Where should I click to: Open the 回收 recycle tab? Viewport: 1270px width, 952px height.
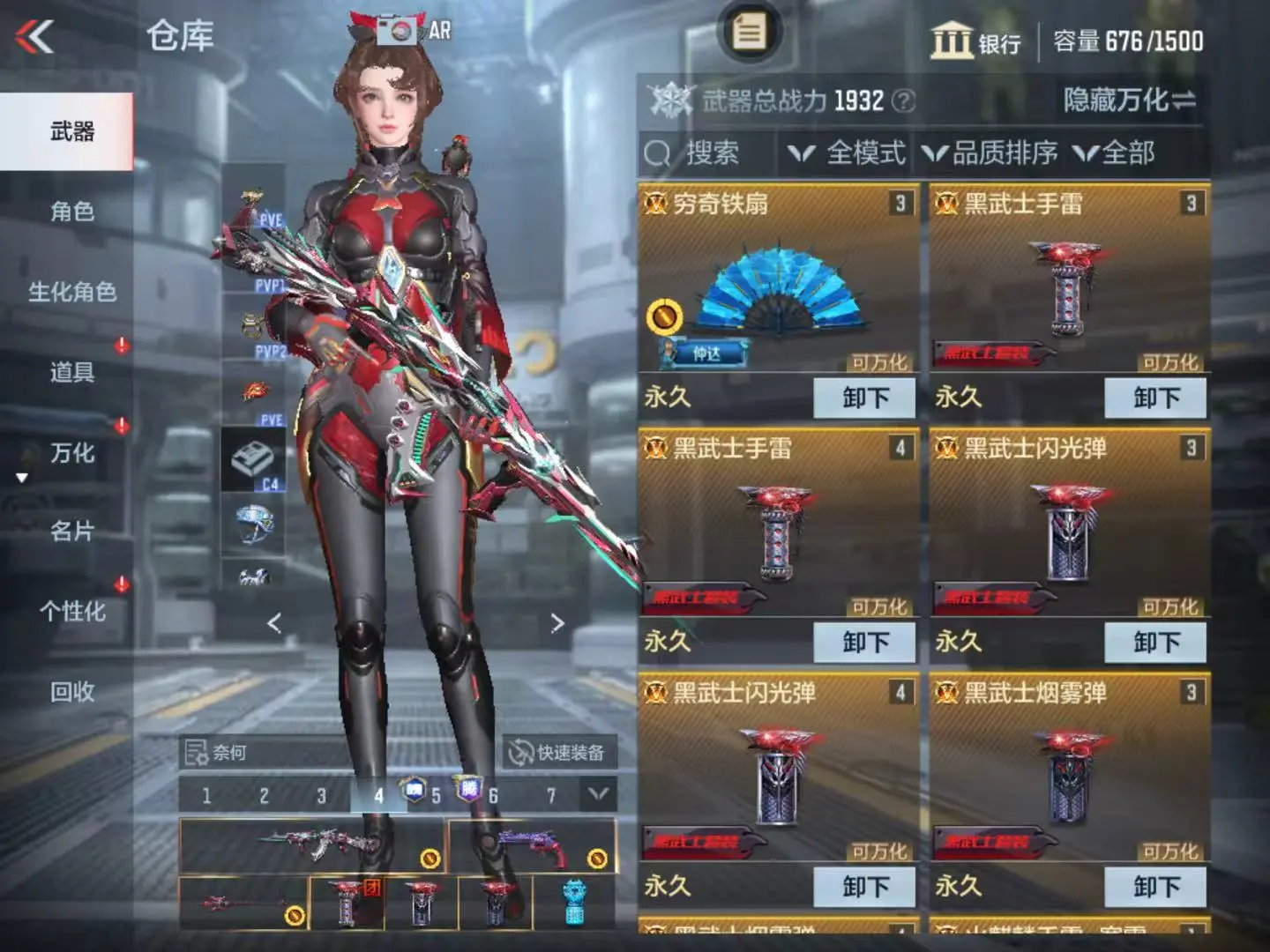pos(71,692)
